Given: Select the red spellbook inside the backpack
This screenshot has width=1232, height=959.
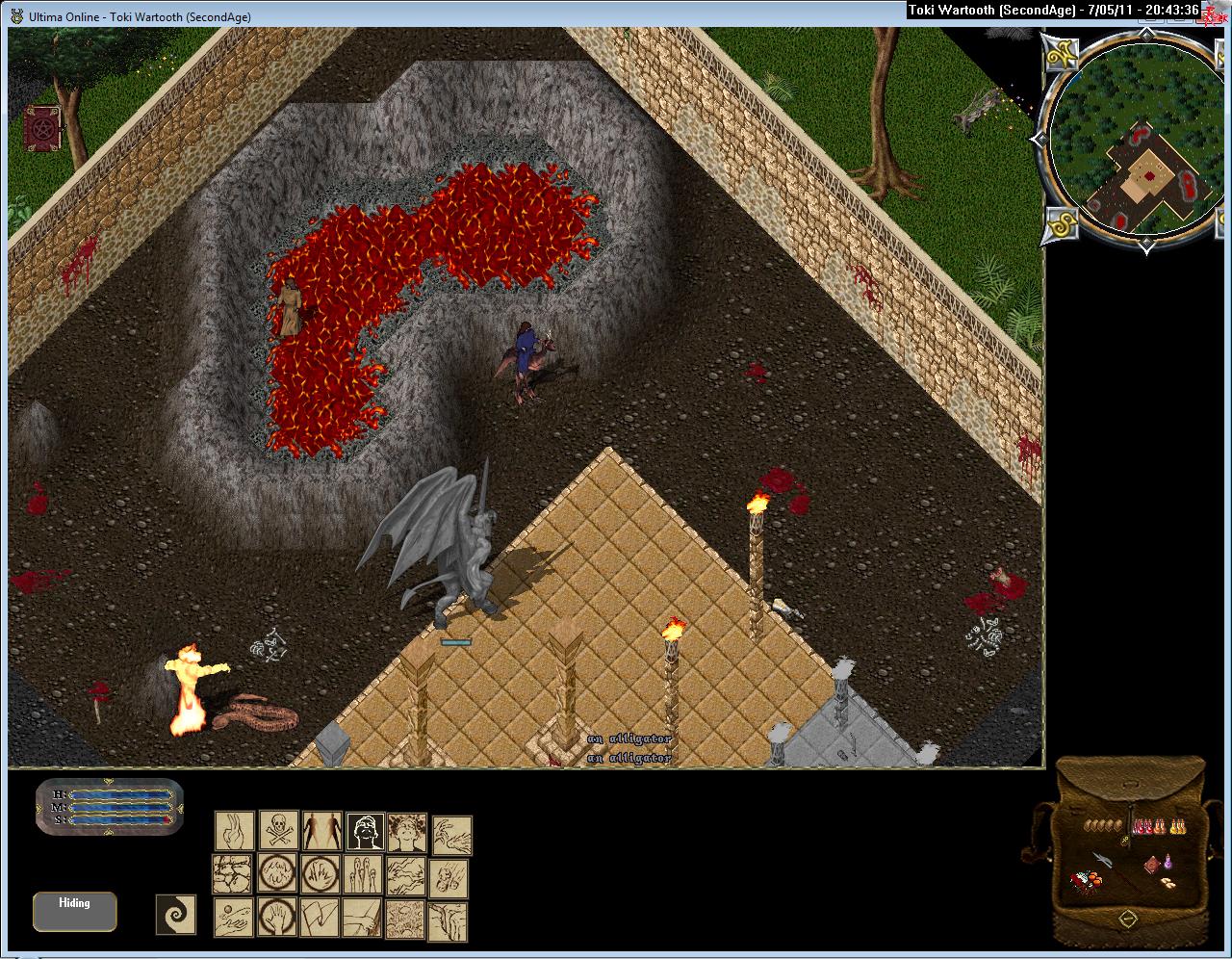Looking at the screenshot, I should 1151,866.
